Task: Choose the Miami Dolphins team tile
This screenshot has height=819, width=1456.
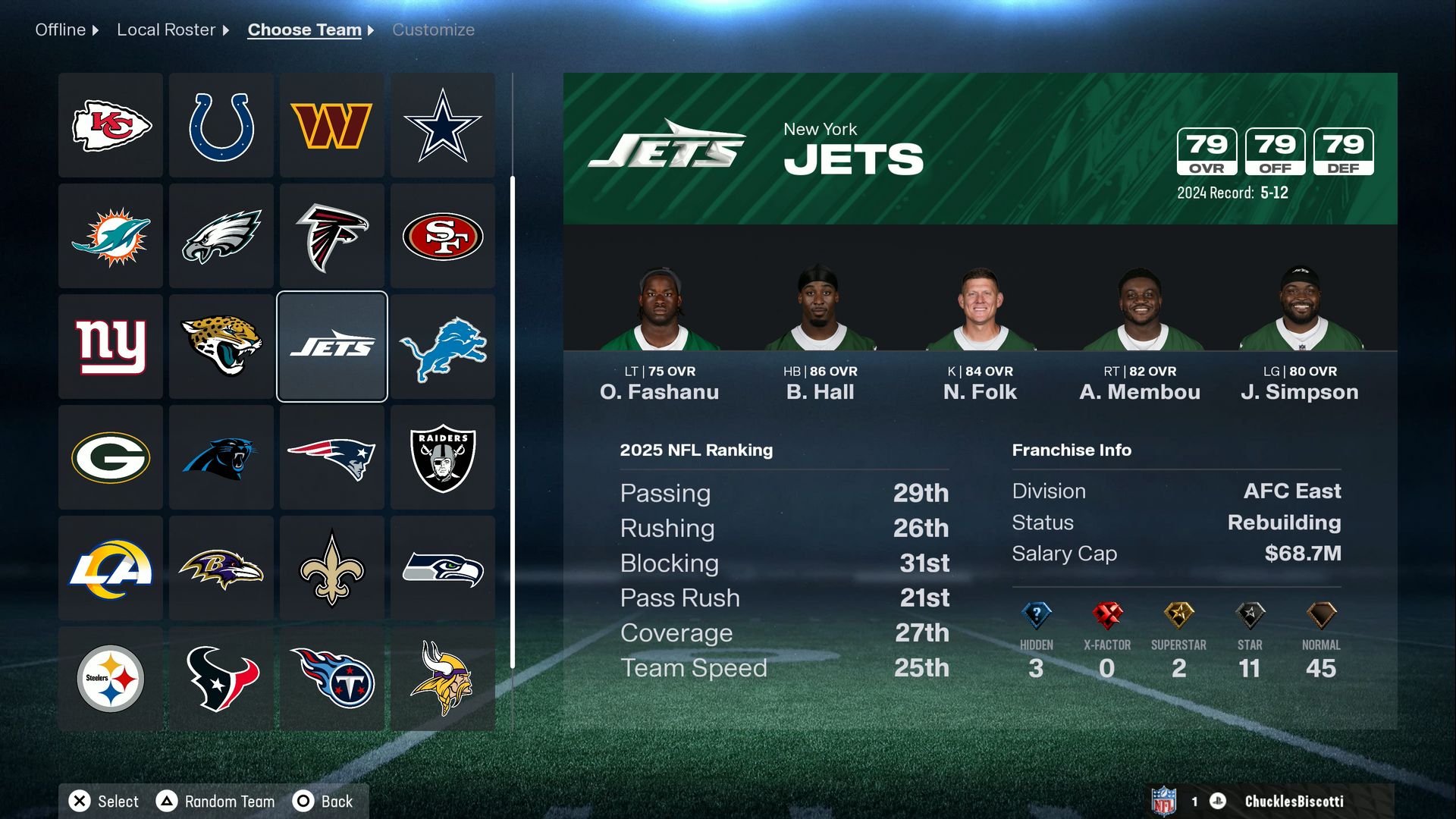Action: (111, 236)
